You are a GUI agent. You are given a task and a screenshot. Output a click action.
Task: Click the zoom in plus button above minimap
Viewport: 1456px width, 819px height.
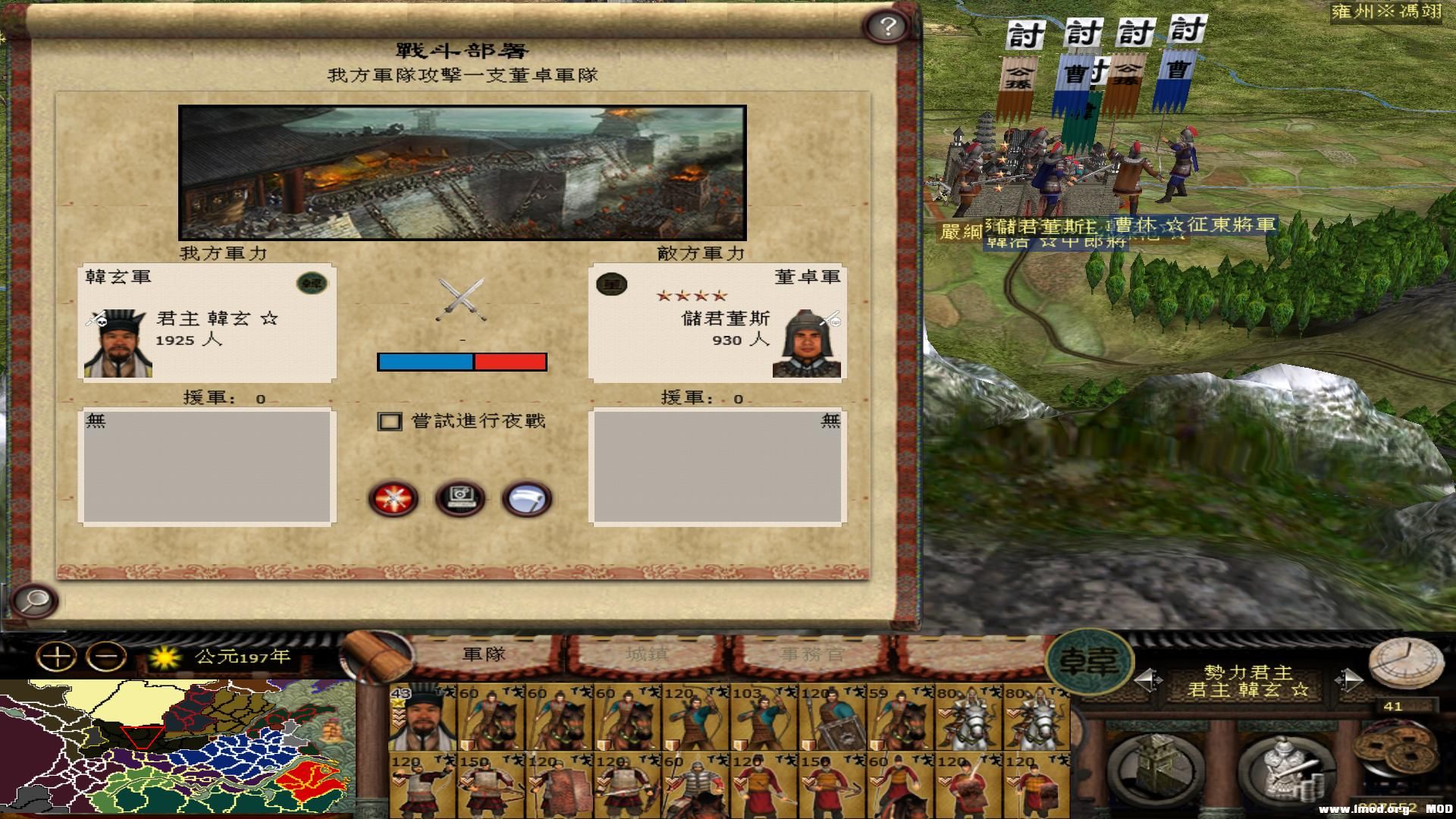click(58, 655)
